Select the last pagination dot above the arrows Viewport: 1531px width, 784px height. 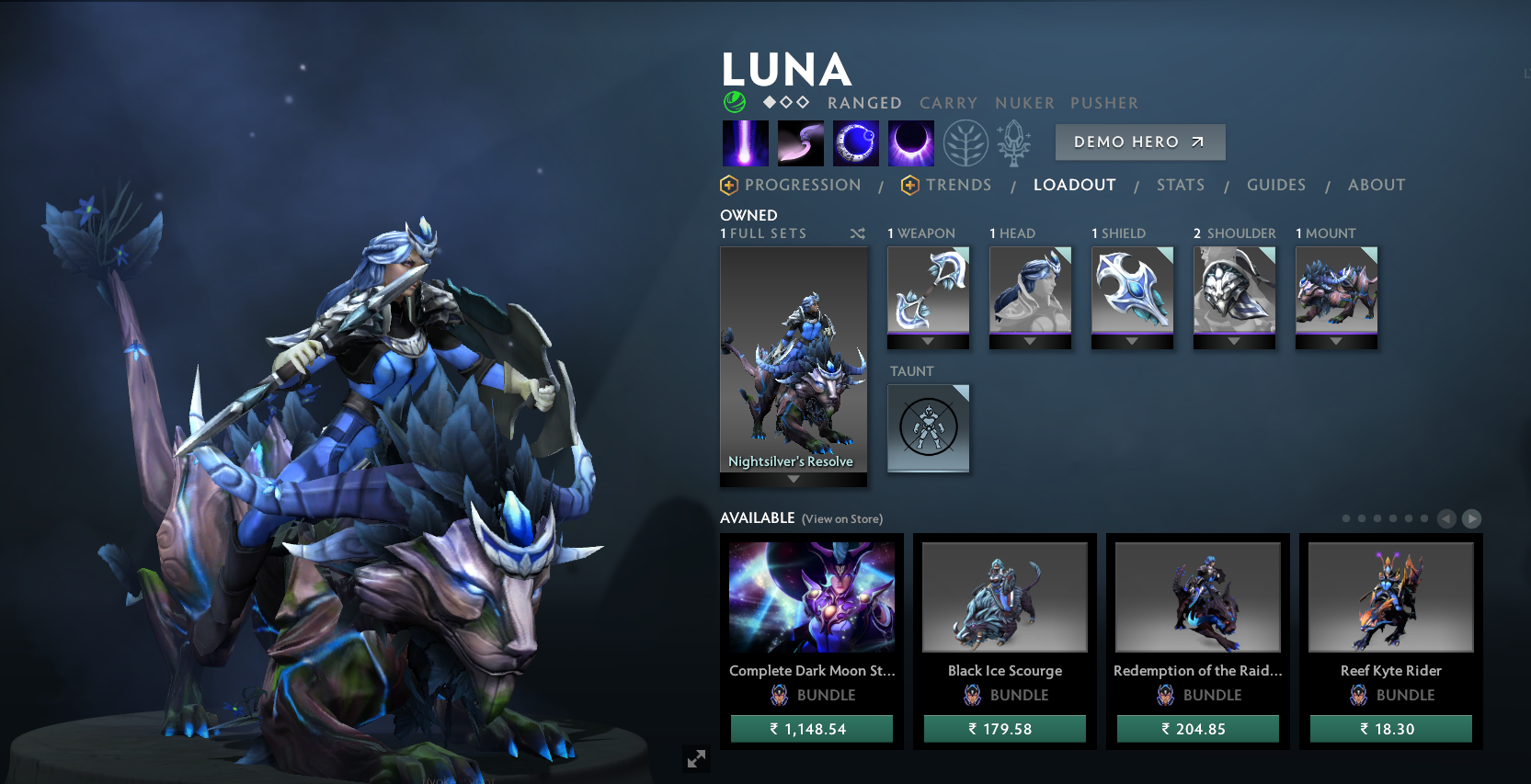pos(1425,518)
